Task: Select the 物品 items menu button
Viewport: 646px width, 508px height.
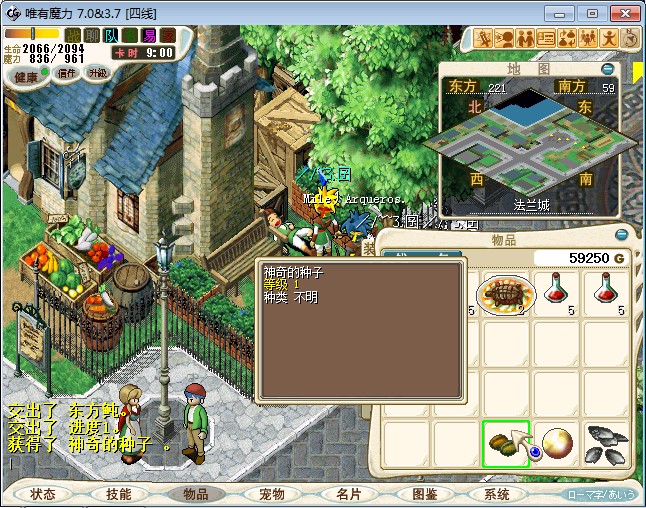Action: 195,494
